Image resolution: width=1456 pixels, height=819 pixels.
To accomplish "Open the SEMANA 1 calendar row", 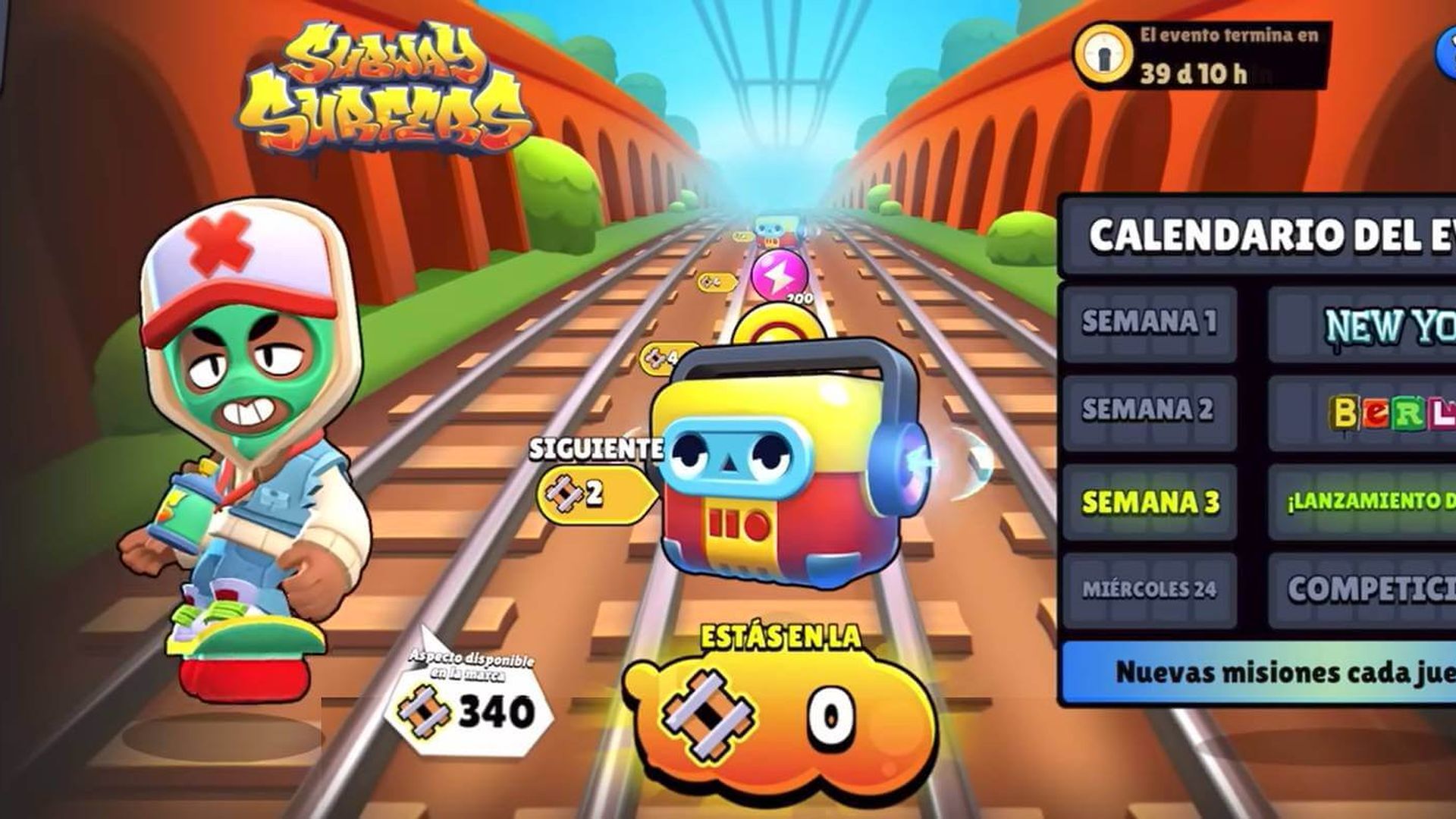I will (x=1153, y=322).
